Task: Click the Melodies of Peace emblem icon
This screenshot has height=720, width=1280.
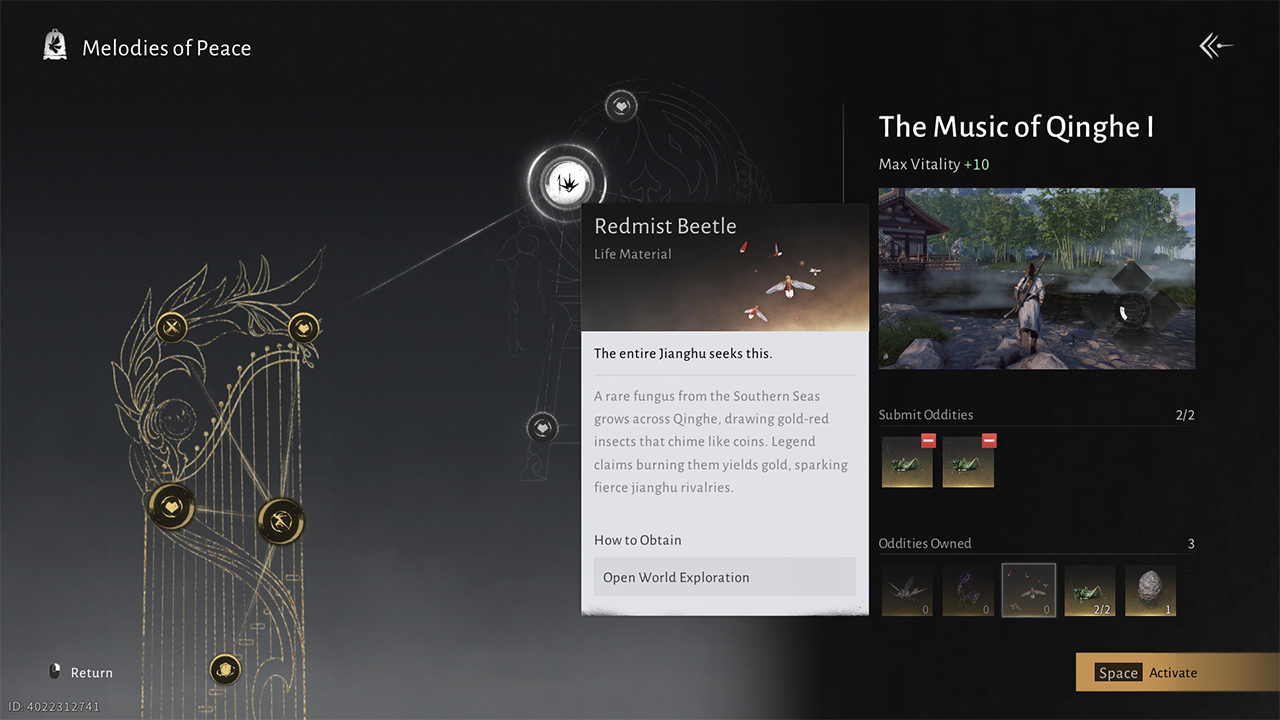Action: coord(55,44)
